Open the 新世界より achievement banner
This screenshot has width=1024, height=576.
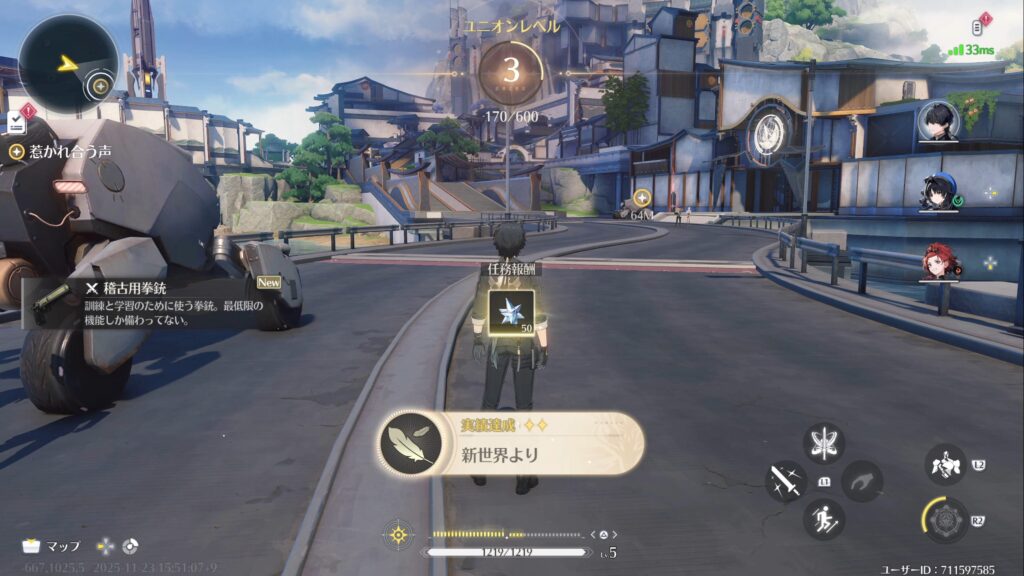[x=510, y=443]
